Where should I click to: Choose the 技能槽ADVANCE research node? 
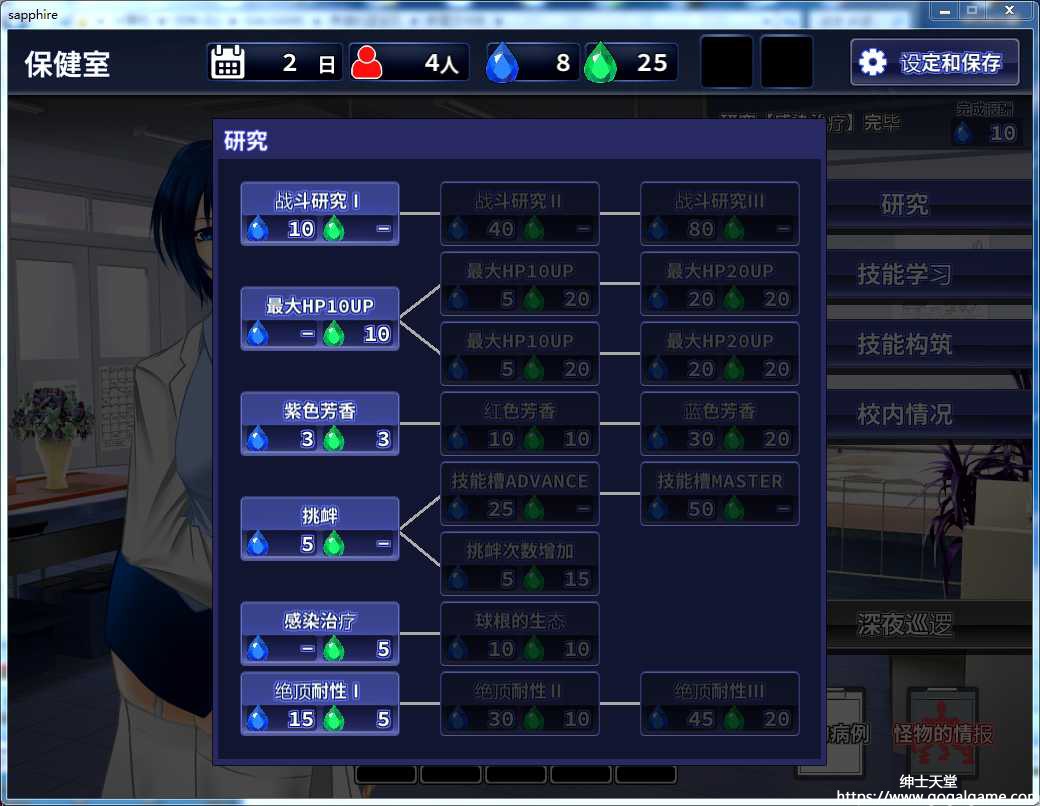point(520,494)
